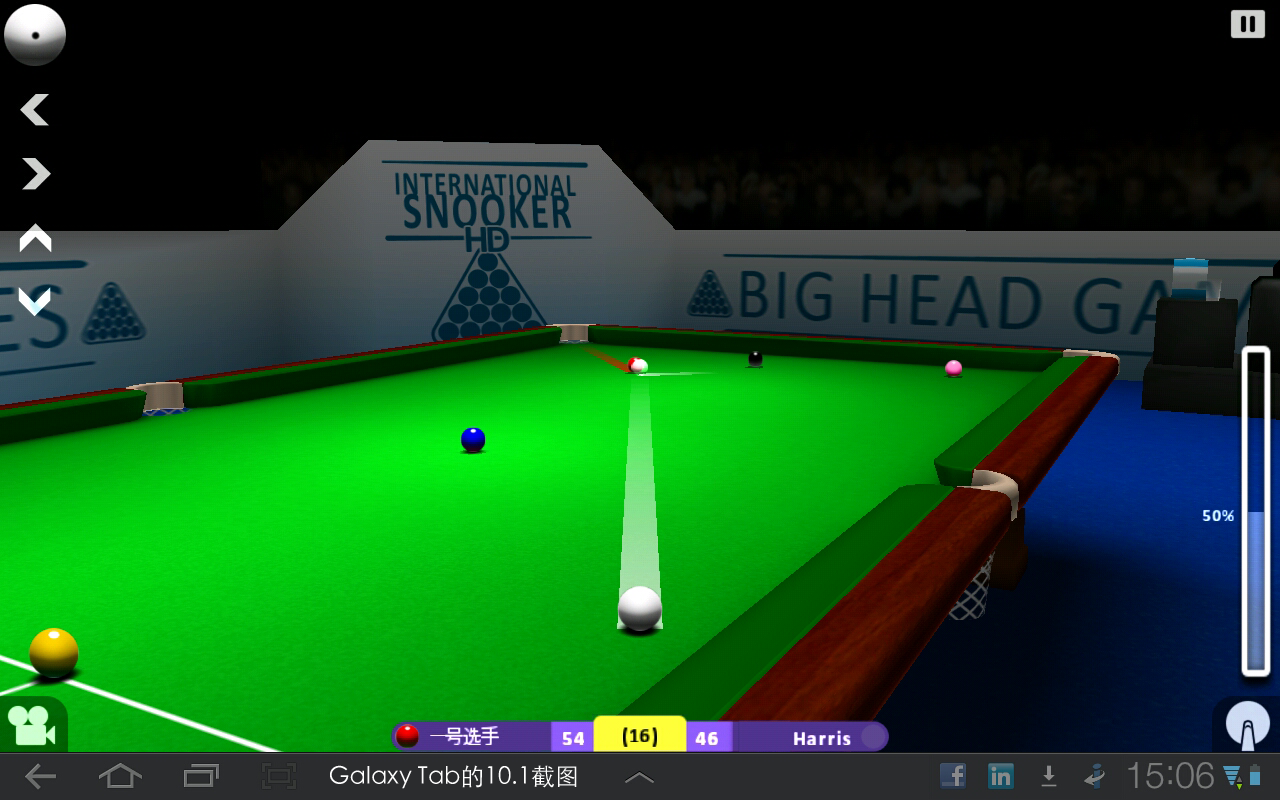Tap the sync notification icon

tap(1092, 775)
